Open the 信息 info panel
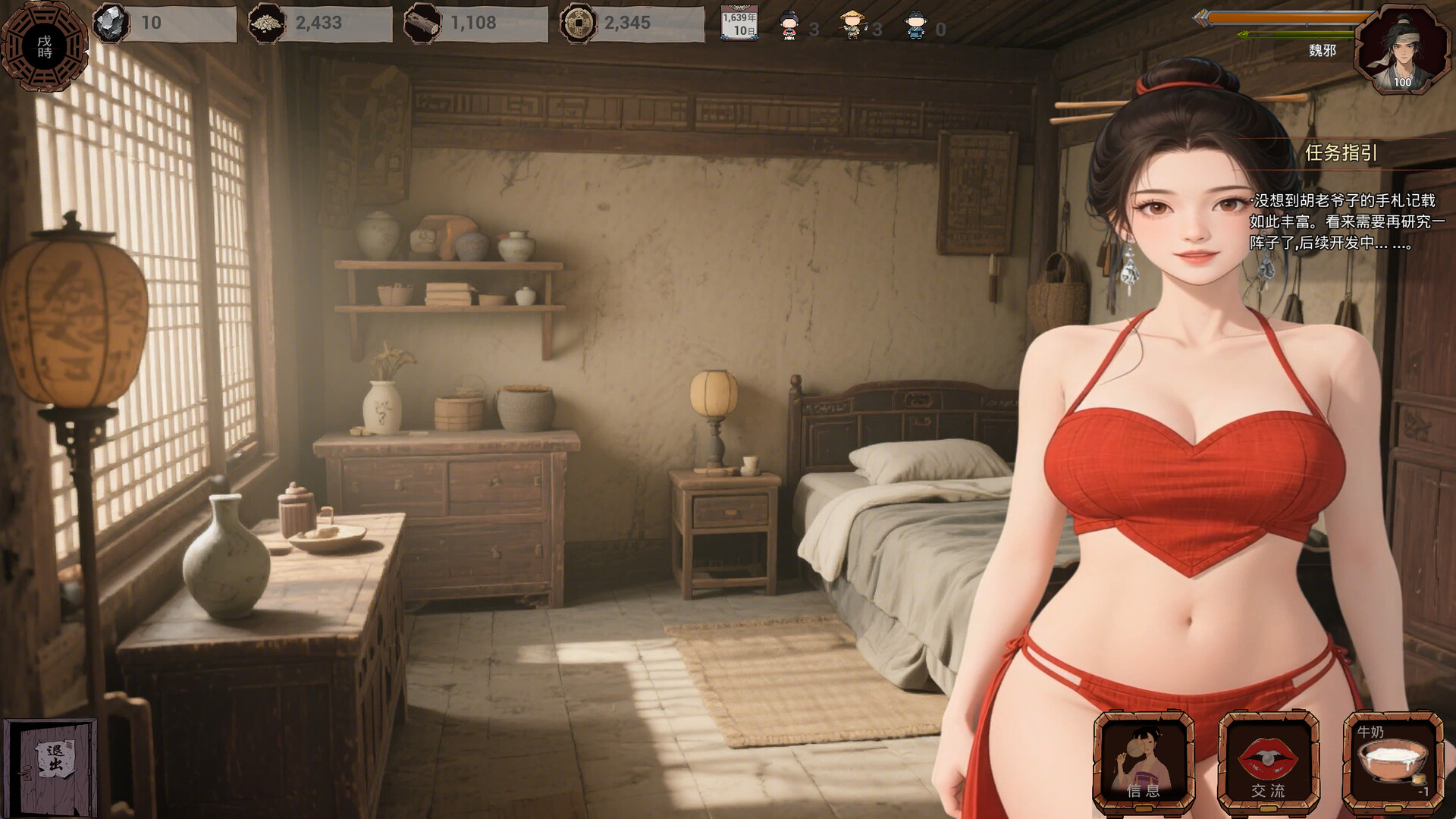The height and width of the screenshot is (819, 1456). (1143, 762)
